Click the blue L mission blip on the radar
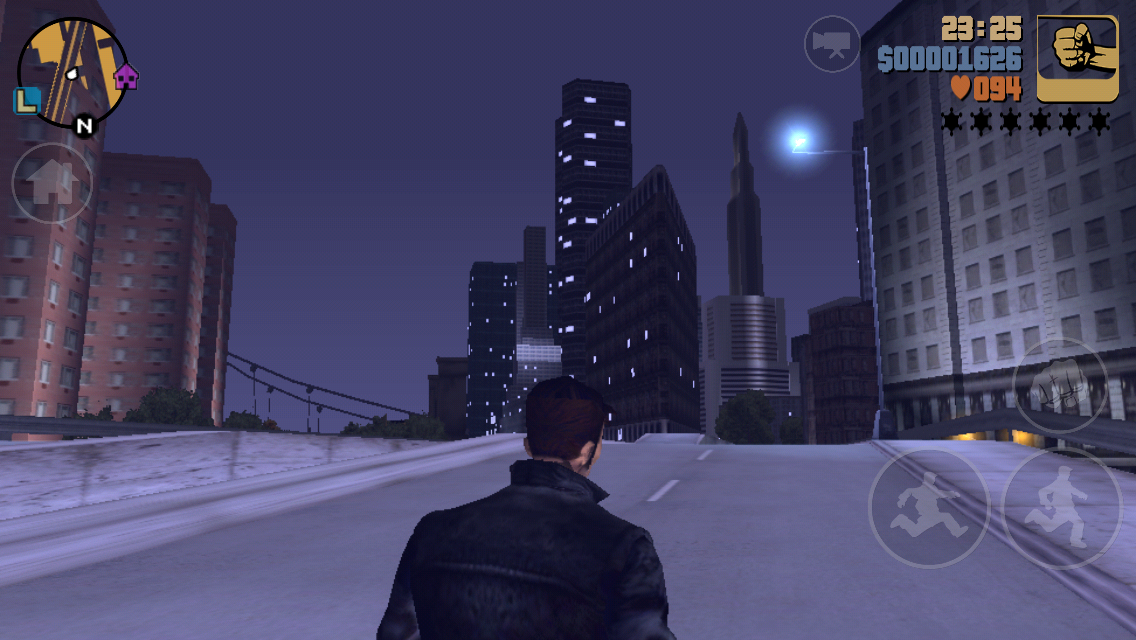 point(27,100)
